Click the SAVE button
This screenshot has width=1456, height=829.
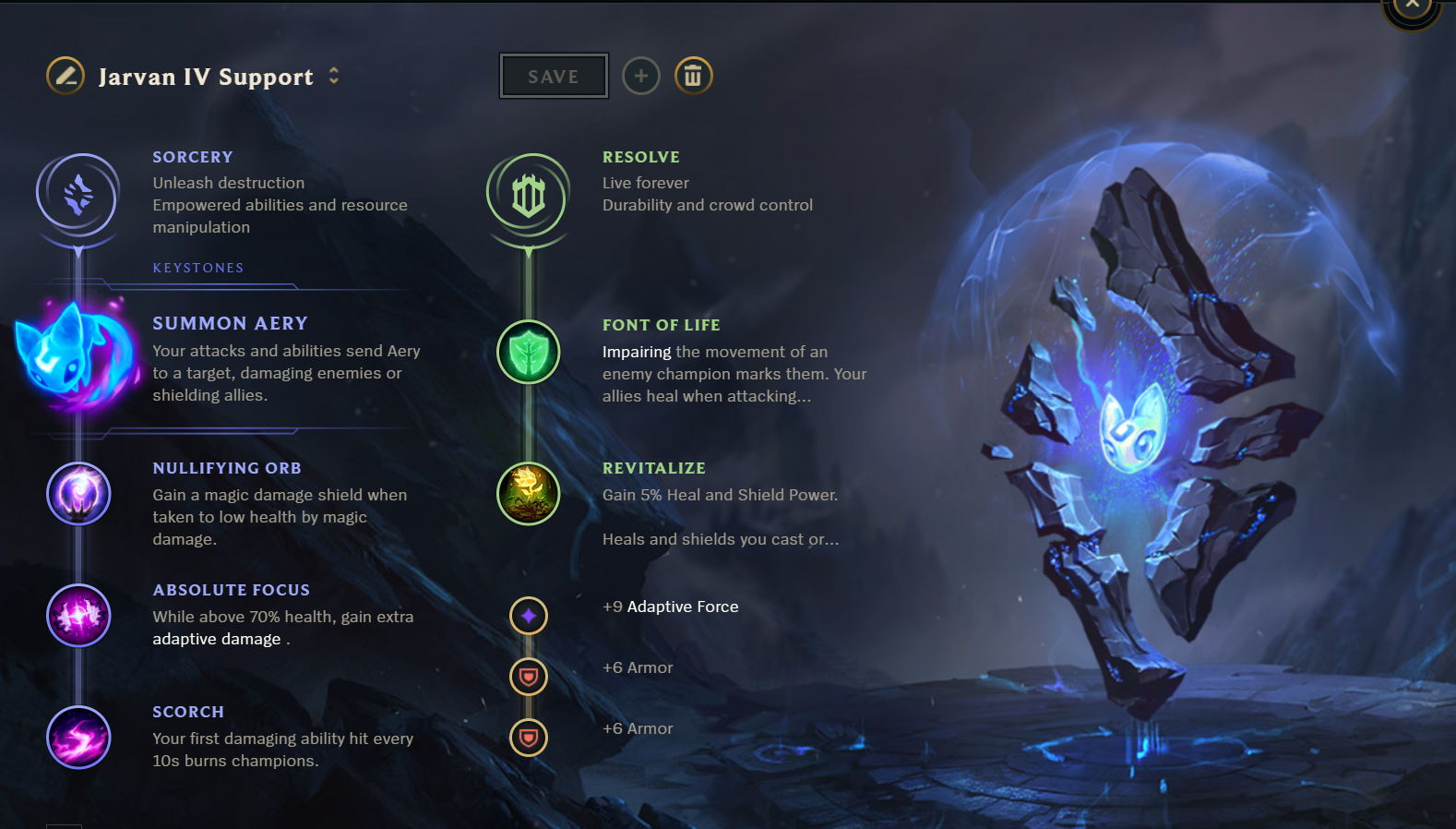(x=554, y=77)
